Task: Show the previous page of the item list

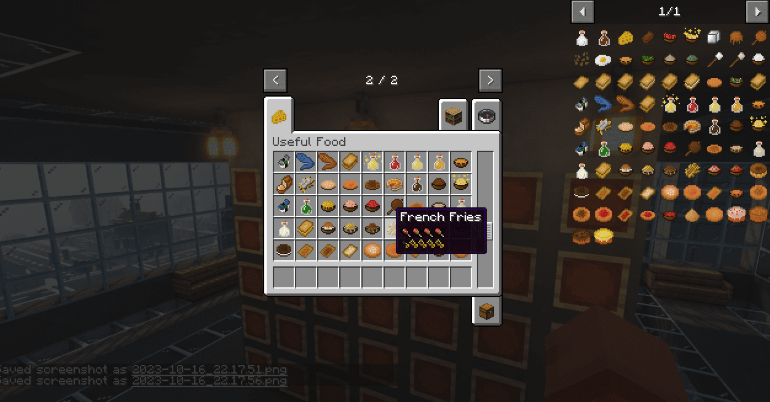Action: tap(582, 12)
